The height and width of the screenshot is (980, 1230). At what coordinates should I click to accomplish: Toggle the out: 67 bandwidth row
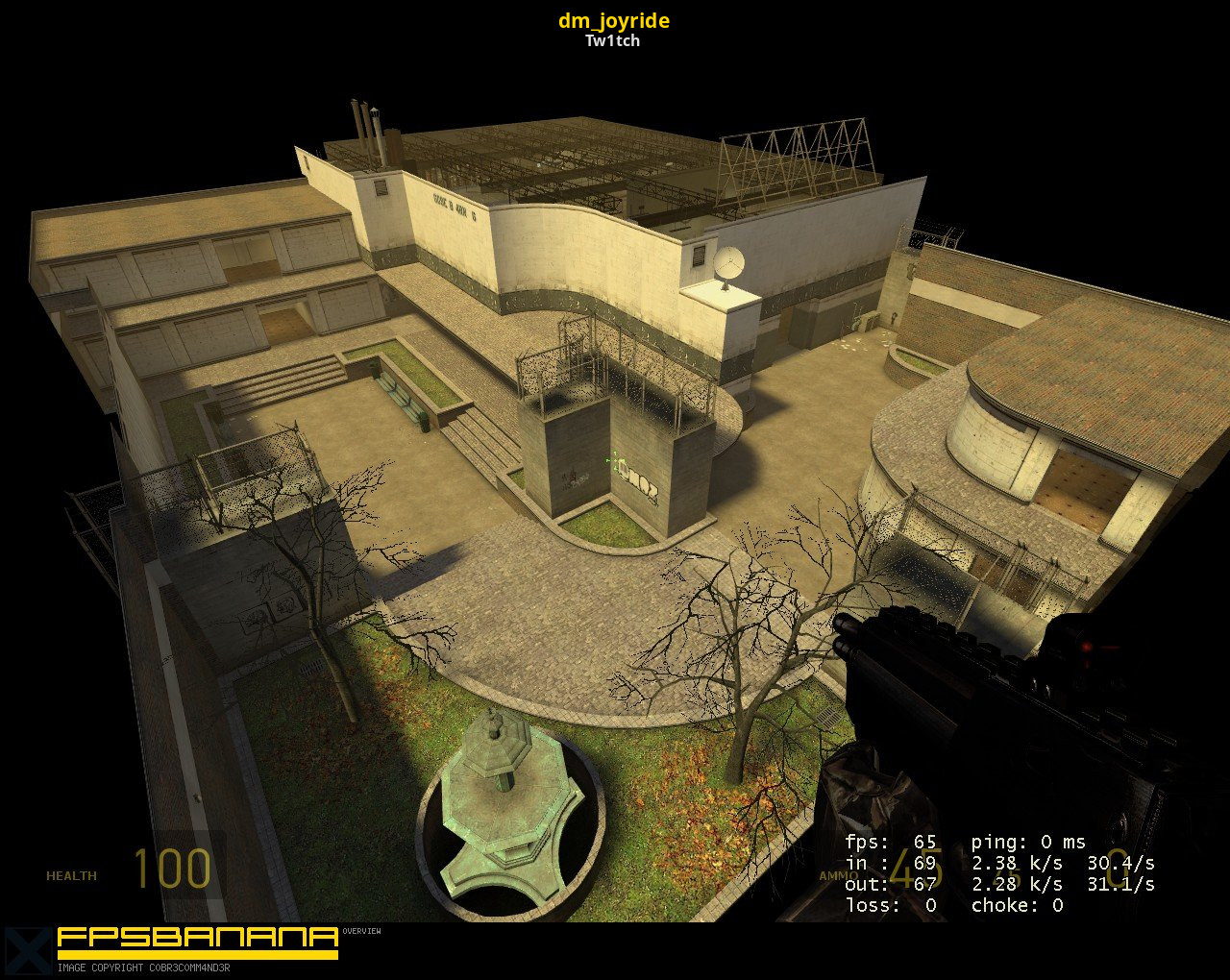(891, 884)
